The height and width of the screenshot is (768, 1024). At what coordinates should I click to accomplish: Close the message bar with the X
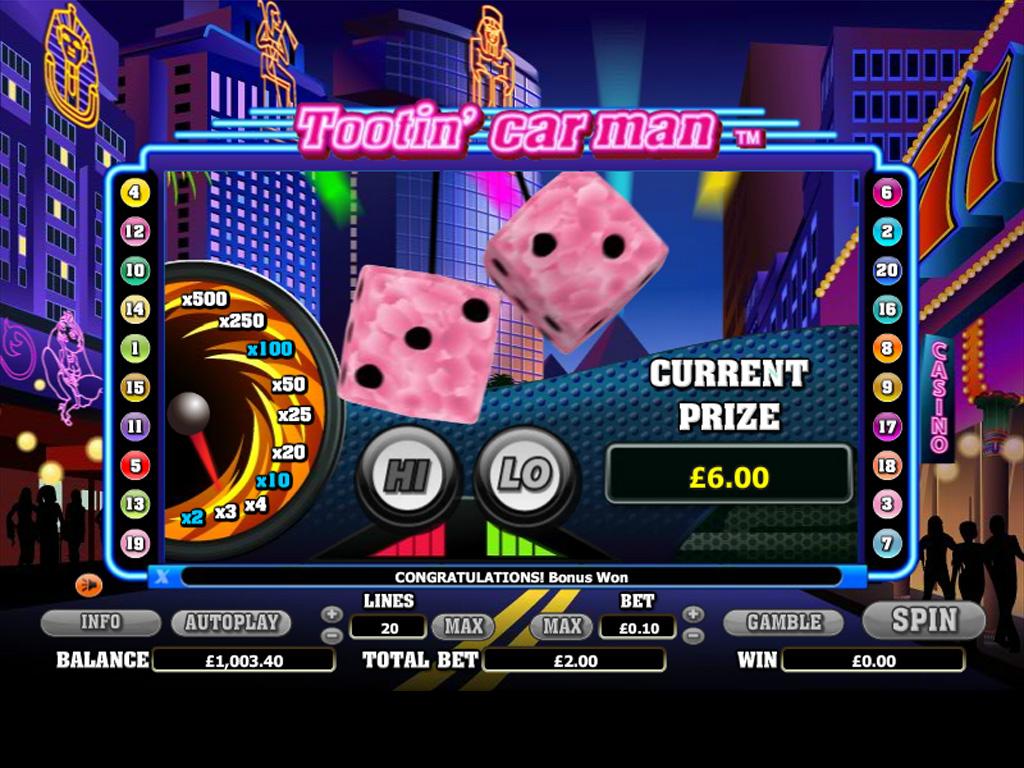pyautogui.click(x=162, y=576)
